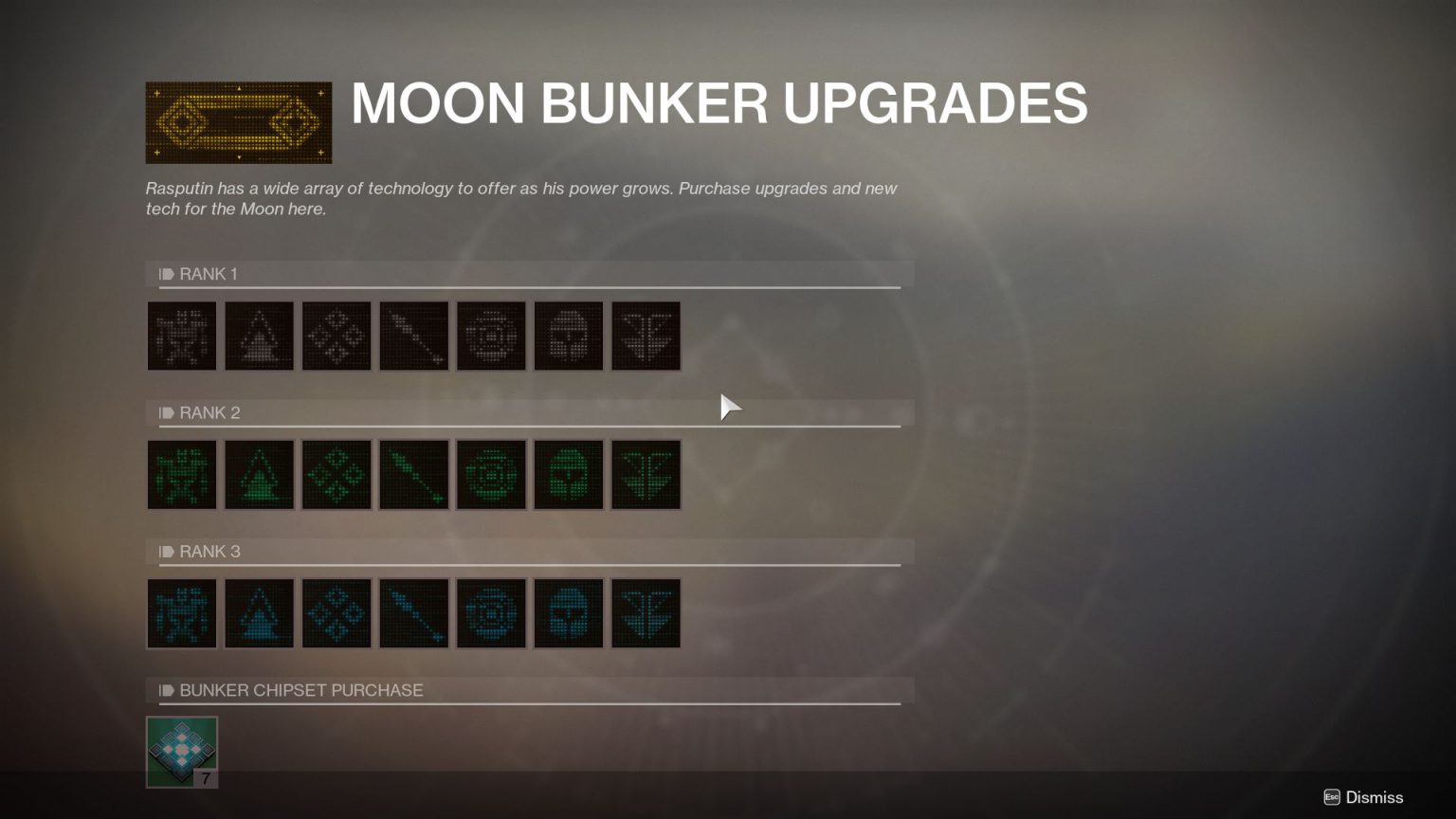The image size is (1456, 819).
Task: Select the Bunker Chipset item showing quantity 7
Action: pos(182,750)
